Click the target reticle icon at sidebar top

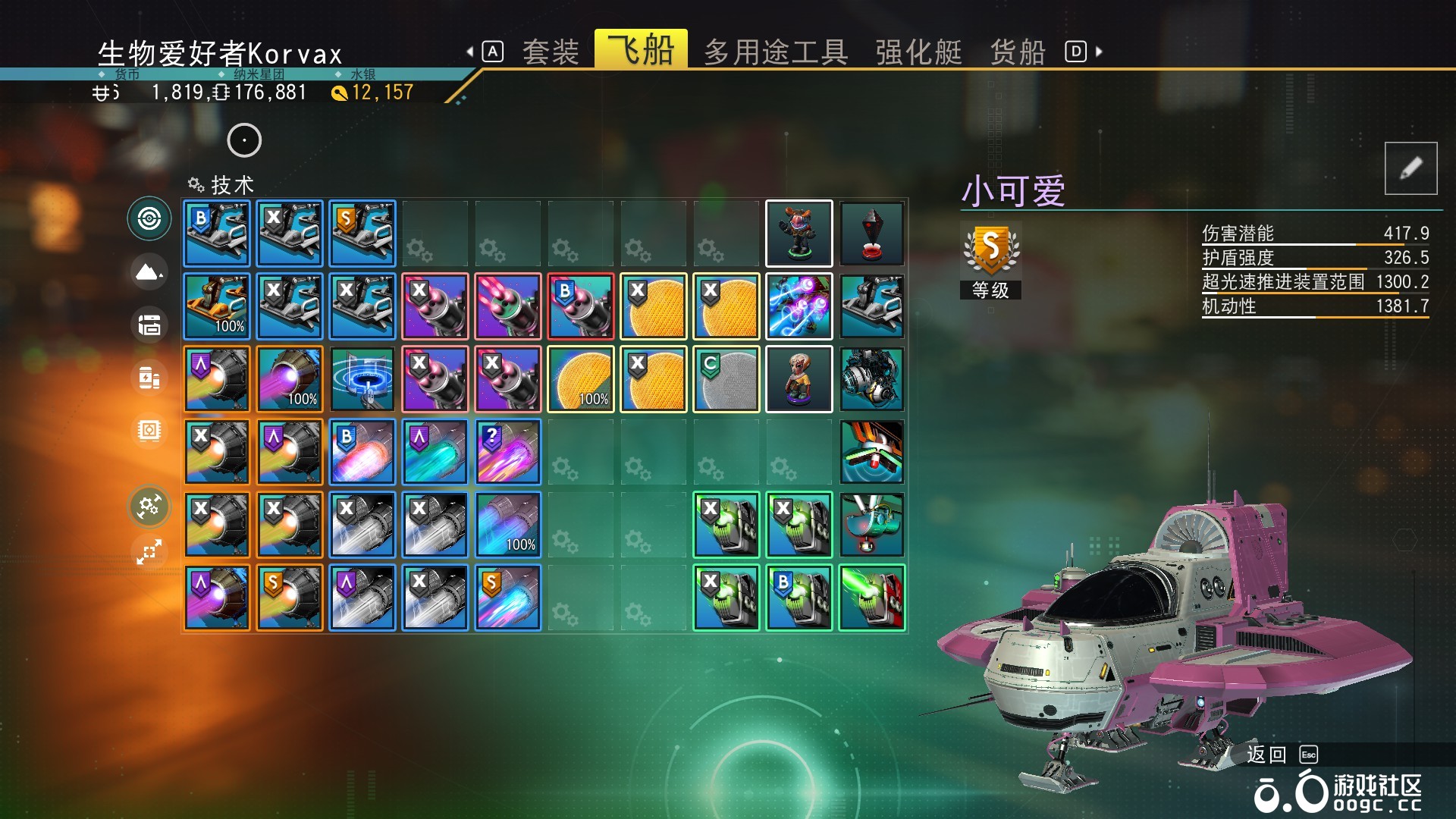coord(149,218)
